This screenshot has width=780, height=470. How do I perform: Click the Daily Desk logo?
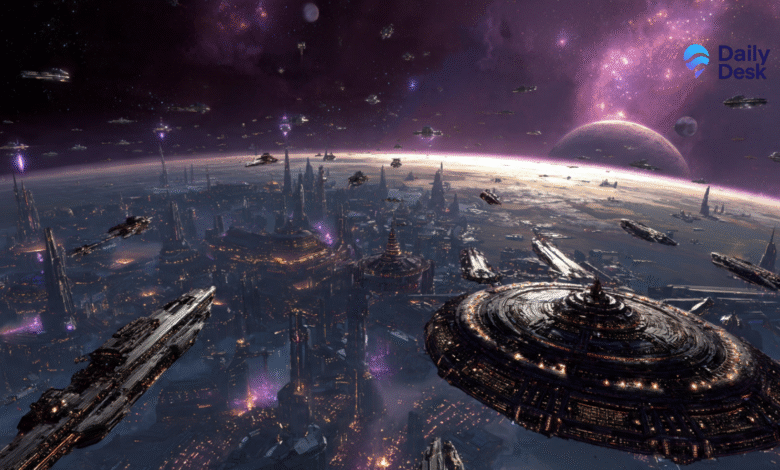tap(725, 60)
